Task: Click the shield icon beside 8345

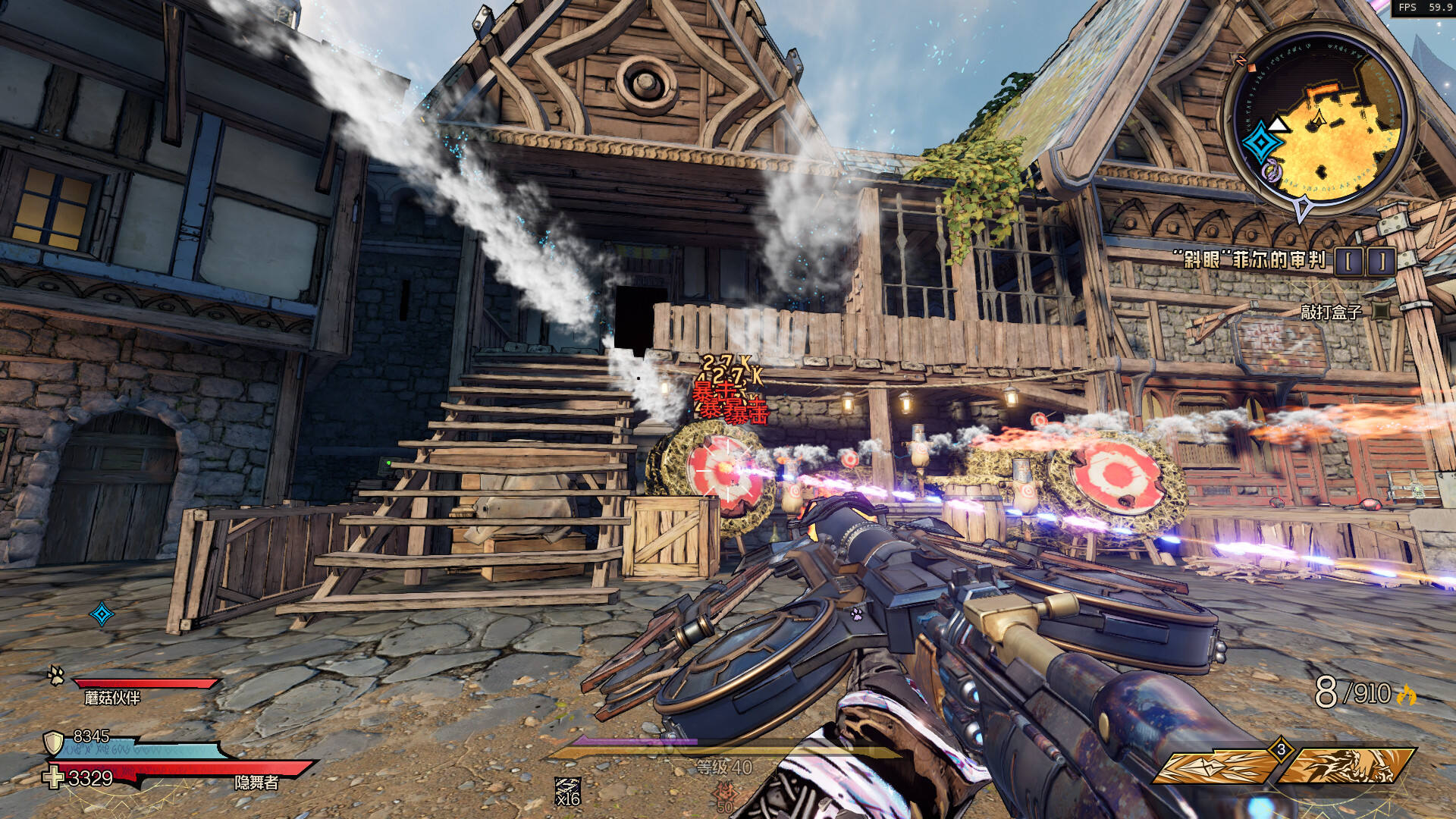Action: (53, 742)
